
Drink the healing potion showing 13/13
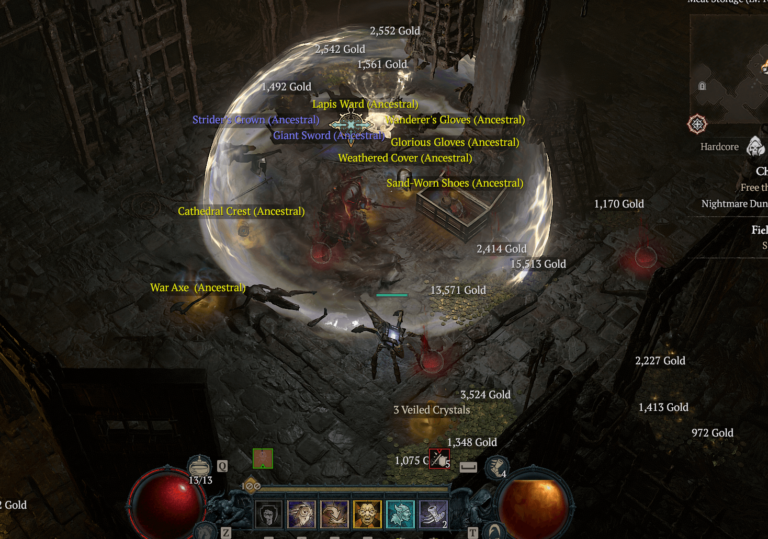(x=200, y=466)
